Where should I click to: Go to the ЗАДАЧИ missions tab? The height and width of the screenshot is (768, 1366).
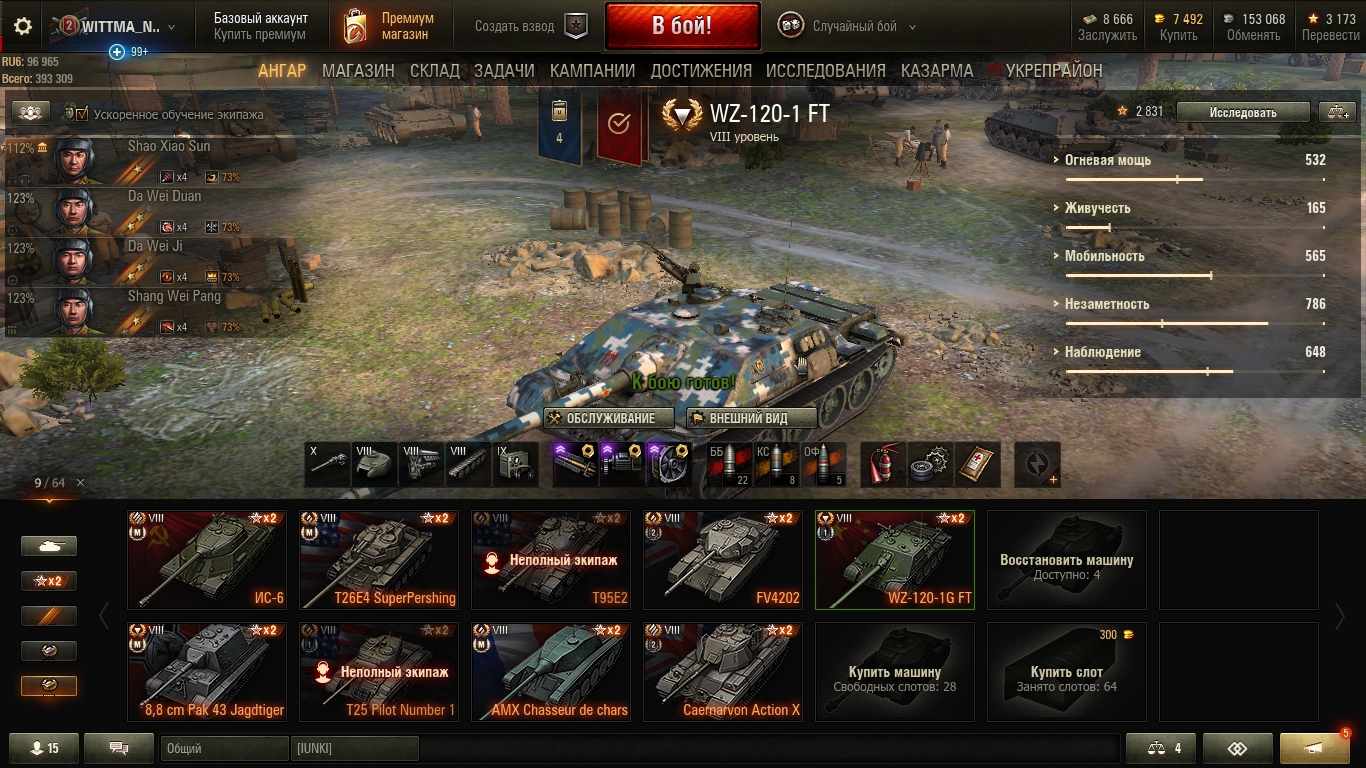click(504, 71)
